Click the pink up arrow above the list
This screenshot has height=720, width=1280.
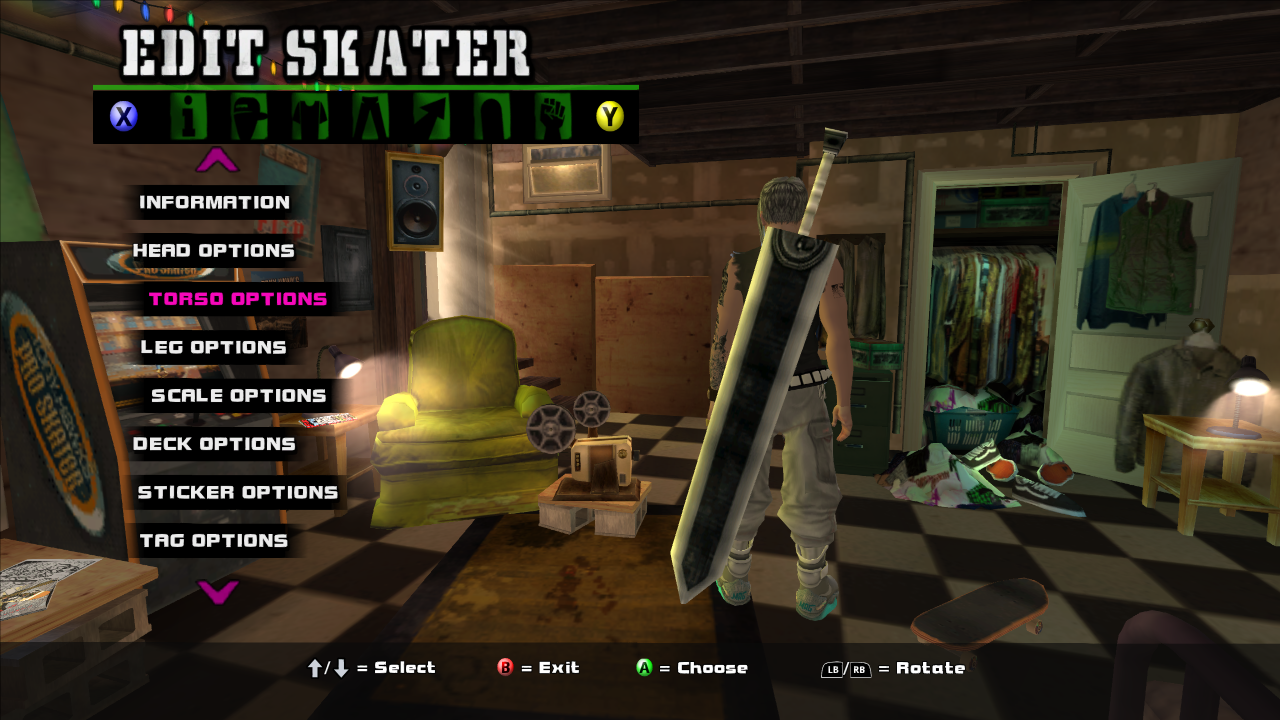point(217,160)
